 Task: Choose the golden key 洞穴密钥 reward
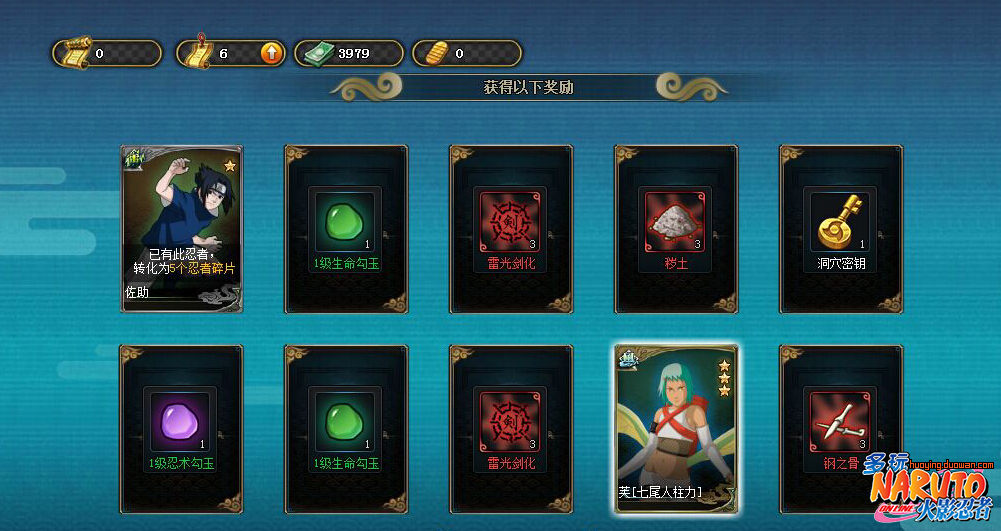840,228
